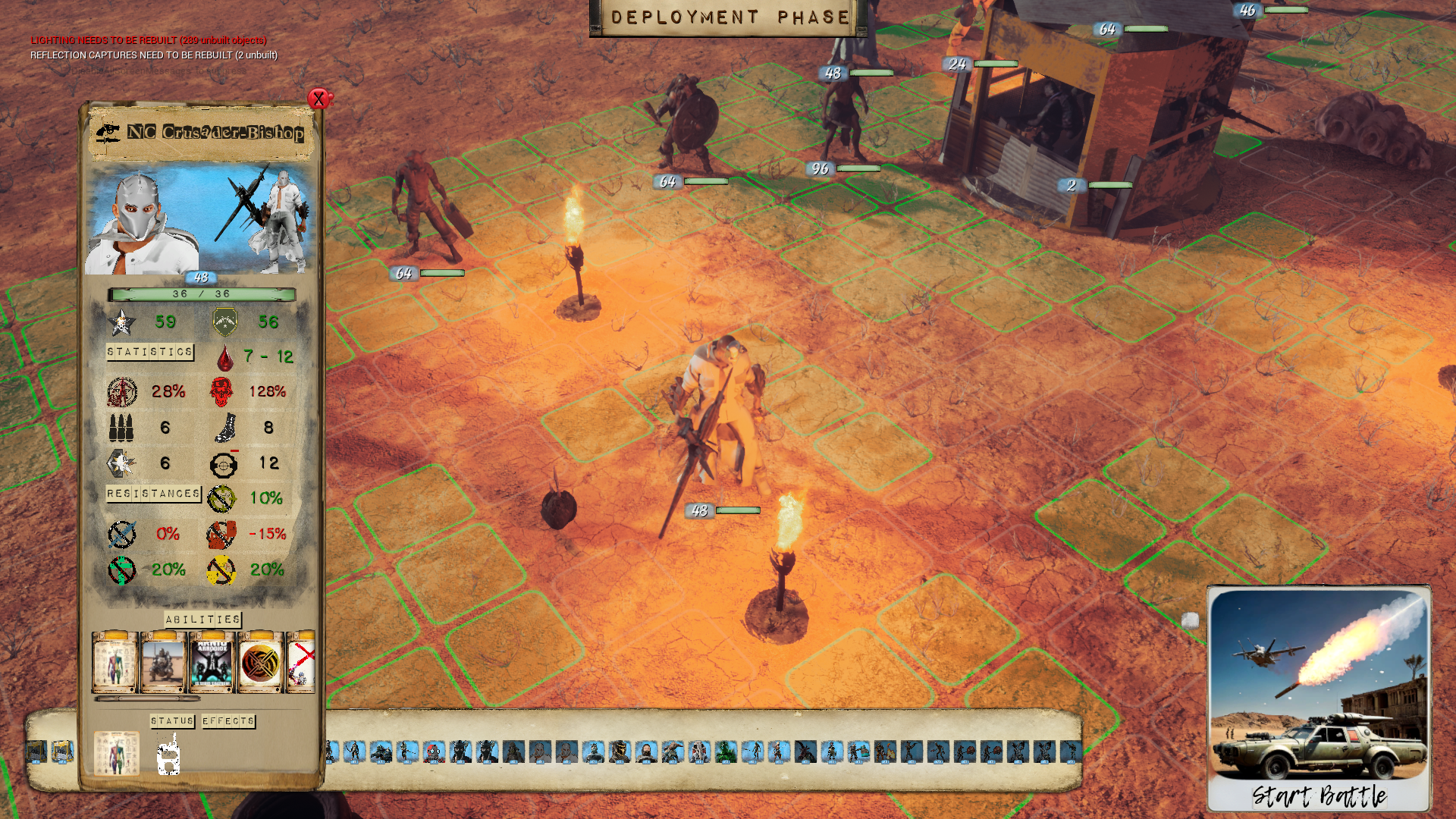Select the orange crossed-circle ability card
The width and height of the screenshot is (1456, 819).
click(260, 663)
